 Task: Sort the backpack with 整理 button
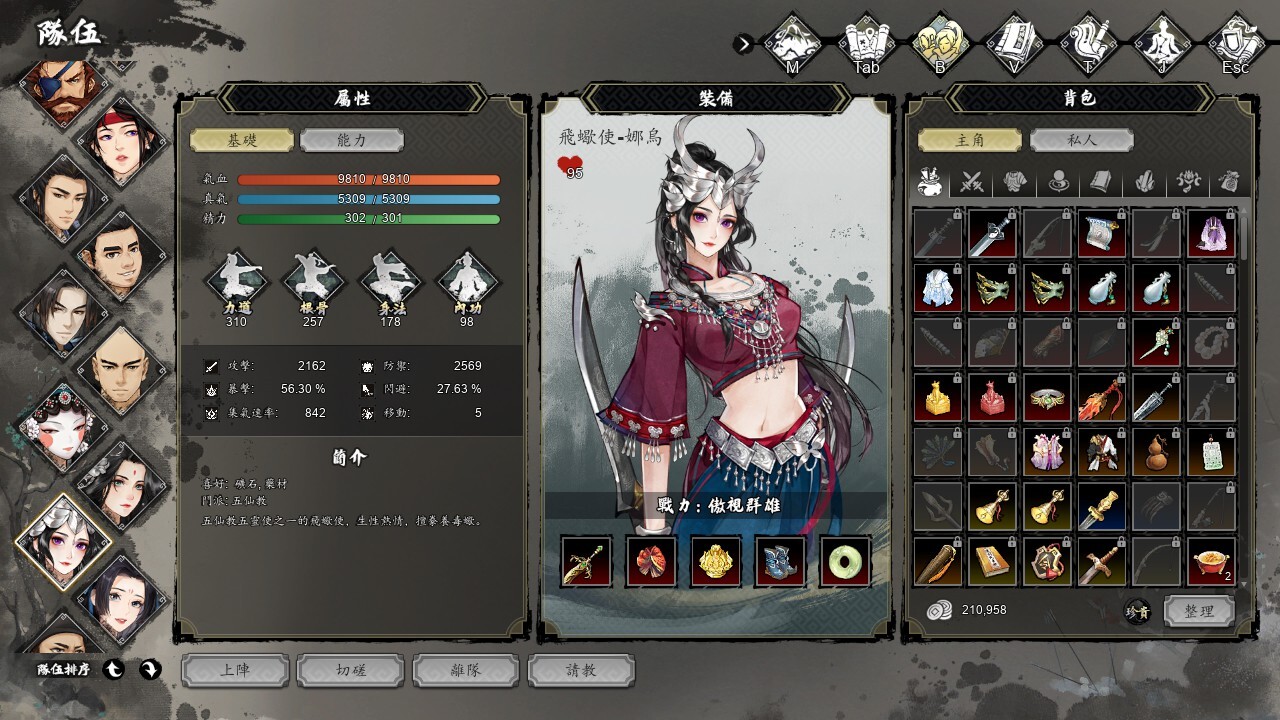coord(1198,611)
